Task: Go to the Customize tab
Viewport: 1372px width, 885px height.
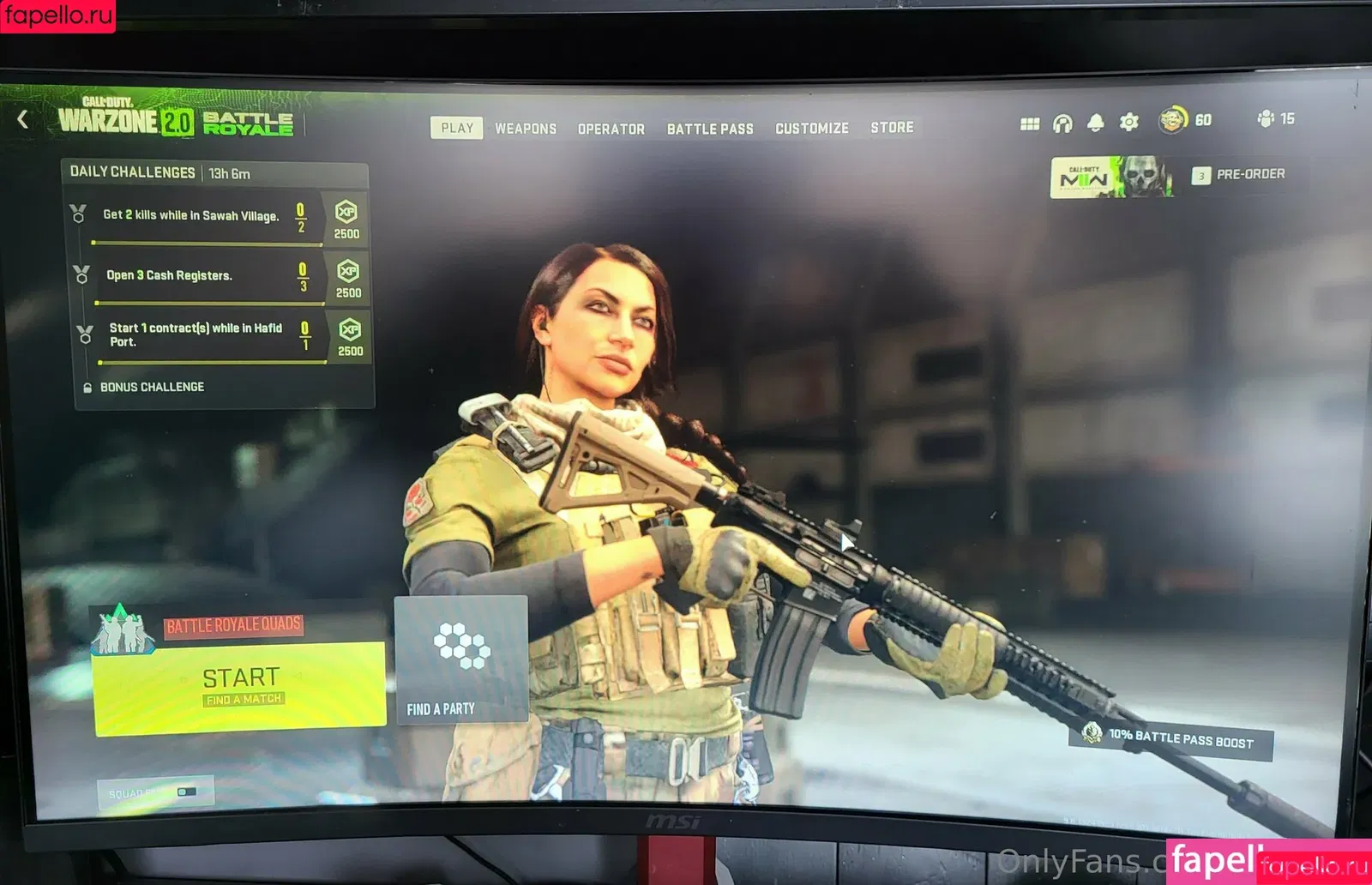Action: click(811, 128)
